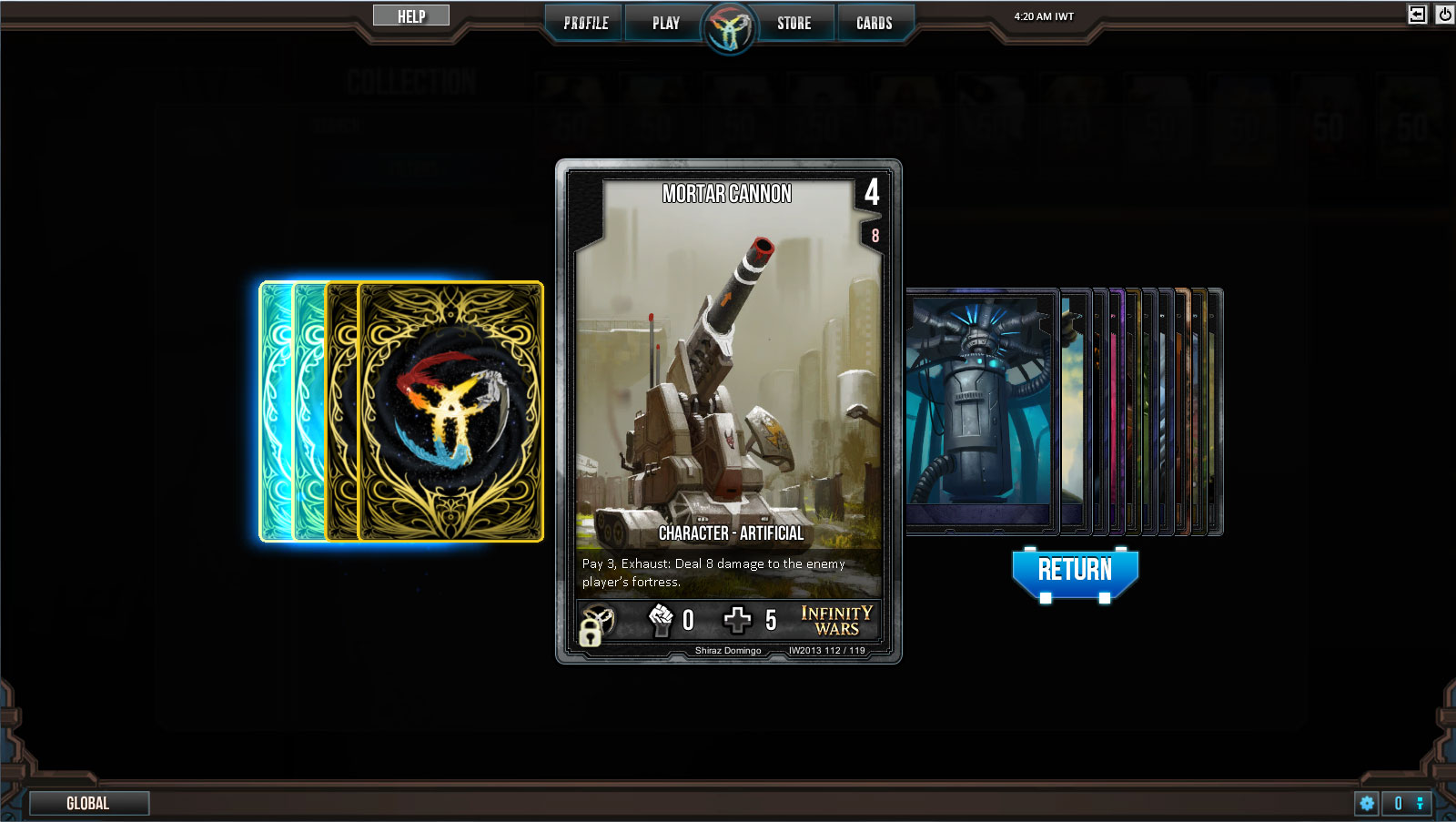Click the fist attack icon on Mortar Cannon
This screenshot has width=1456, height=822.
[x=662, y=620]
